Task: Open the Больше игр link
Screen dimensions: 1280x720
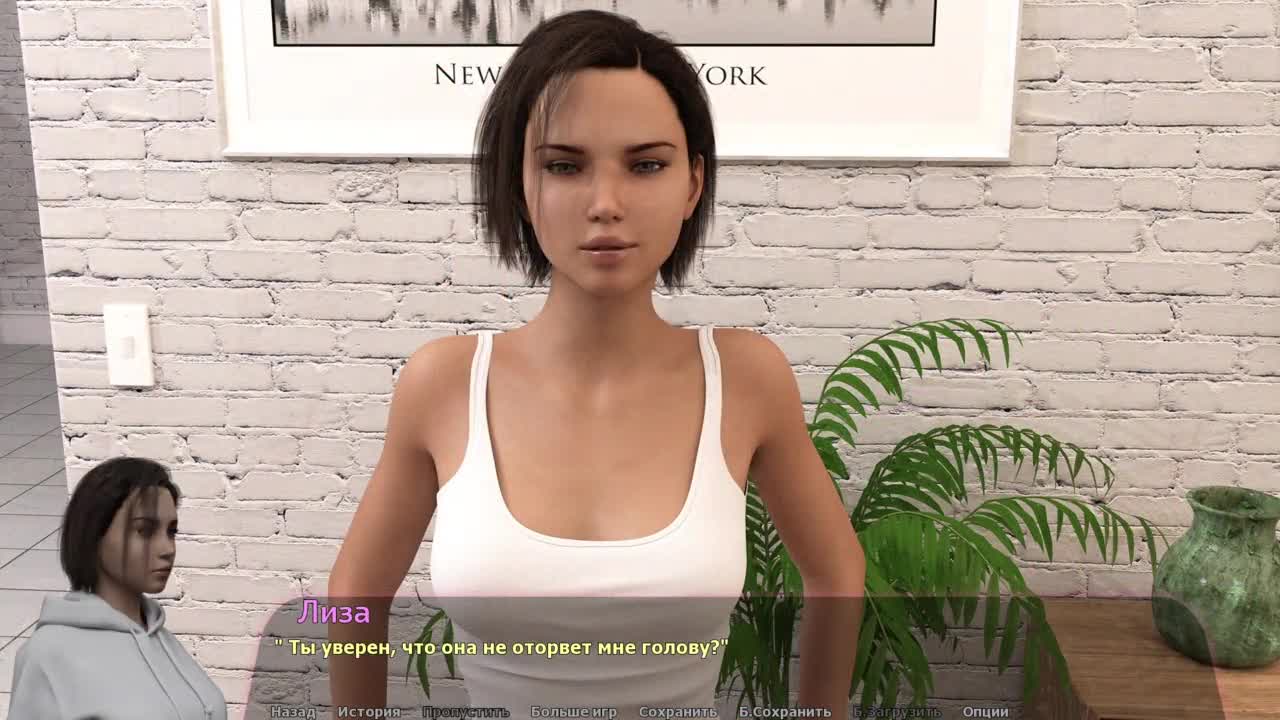Action: pyautogui.click(x=573, y=712)
